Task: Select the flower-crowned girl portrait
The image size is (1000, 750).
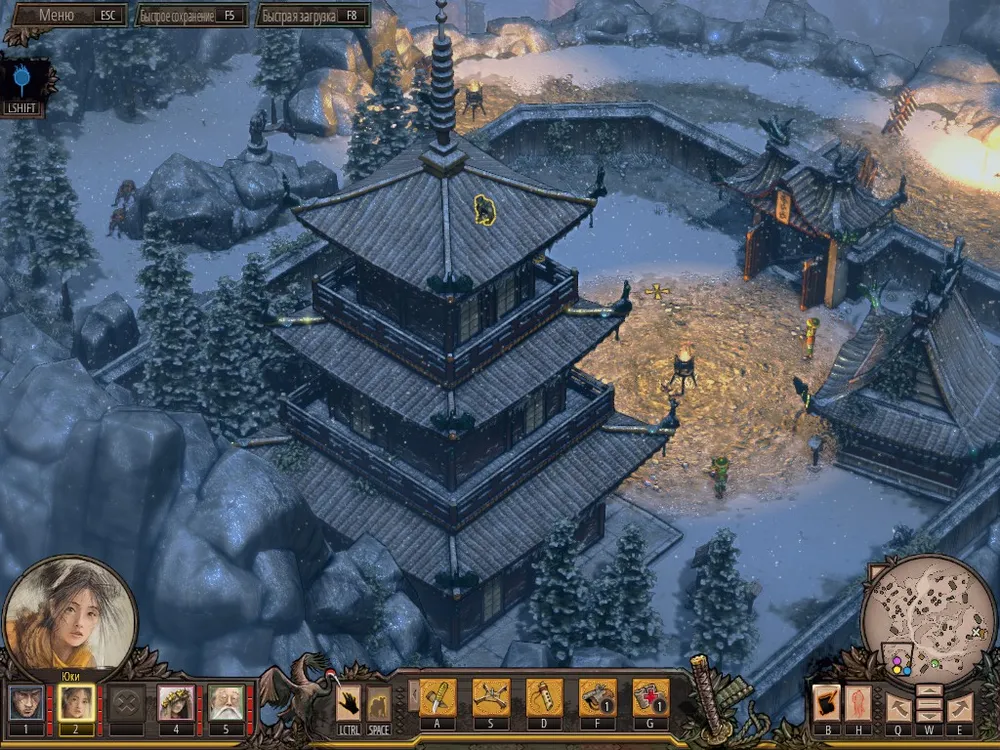Action: [x=176, y=703]
